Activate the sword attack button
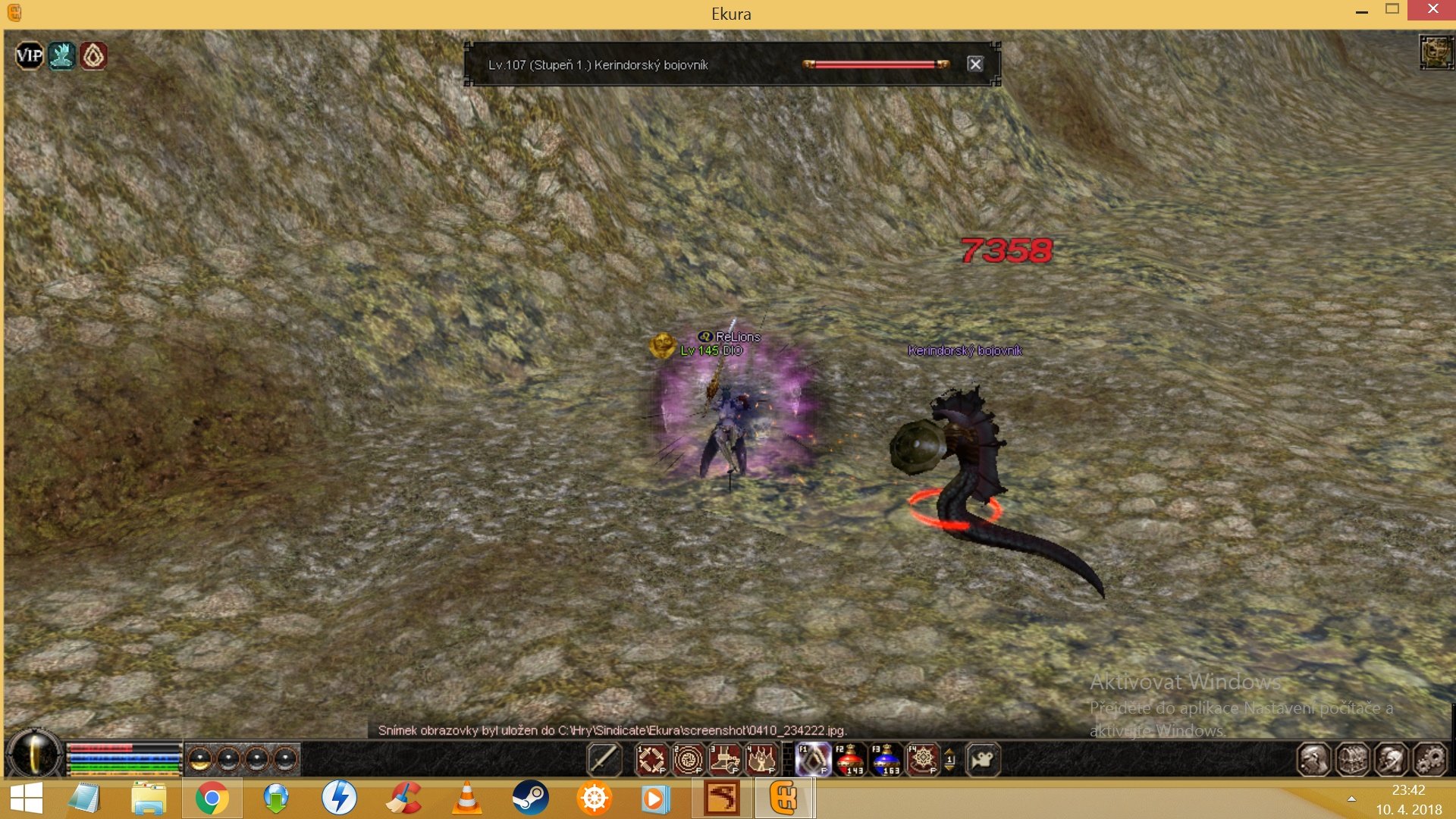 [x=604, y=759]
